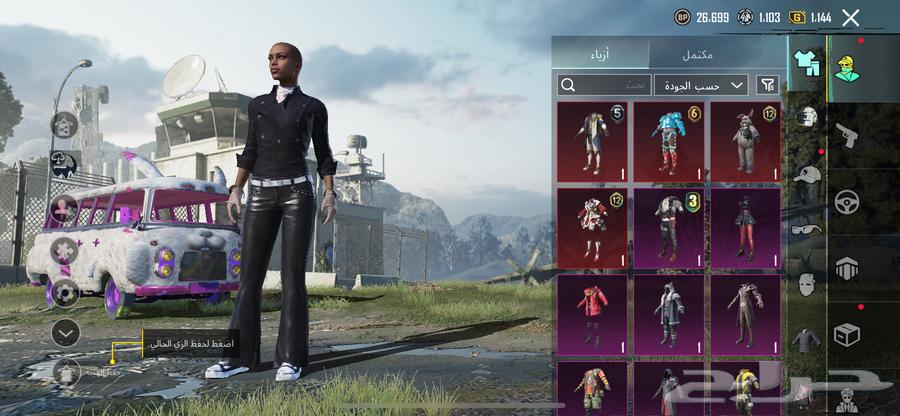This screenshot has width=900, height=416.
Task: Show the glasses category
Action: click(806, 229)
